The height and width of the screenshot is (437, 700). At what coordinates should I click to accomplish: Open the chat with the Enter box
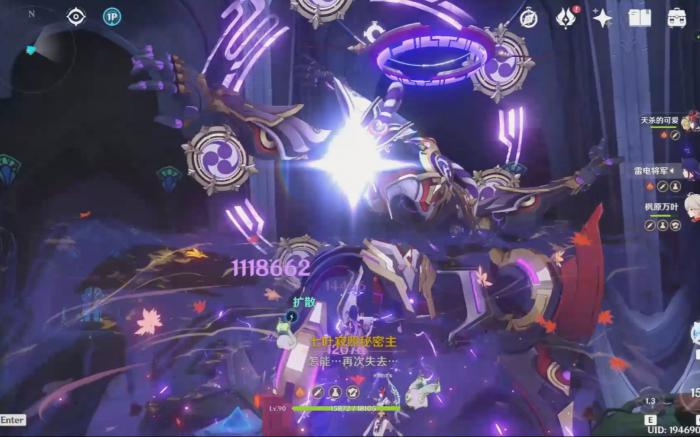pos(13,420)
